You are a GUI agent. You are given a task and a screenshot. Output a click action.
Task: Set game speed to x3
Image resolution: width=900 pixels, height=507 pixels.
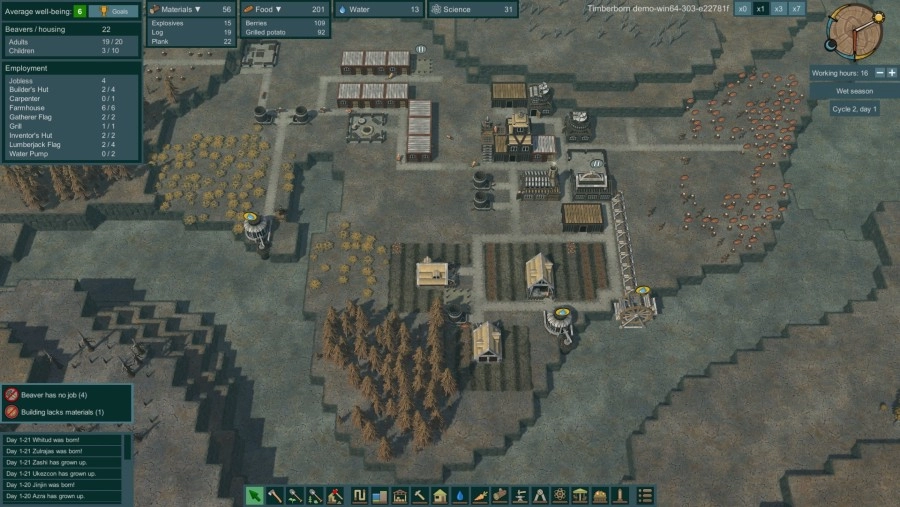tap(779, 9)
